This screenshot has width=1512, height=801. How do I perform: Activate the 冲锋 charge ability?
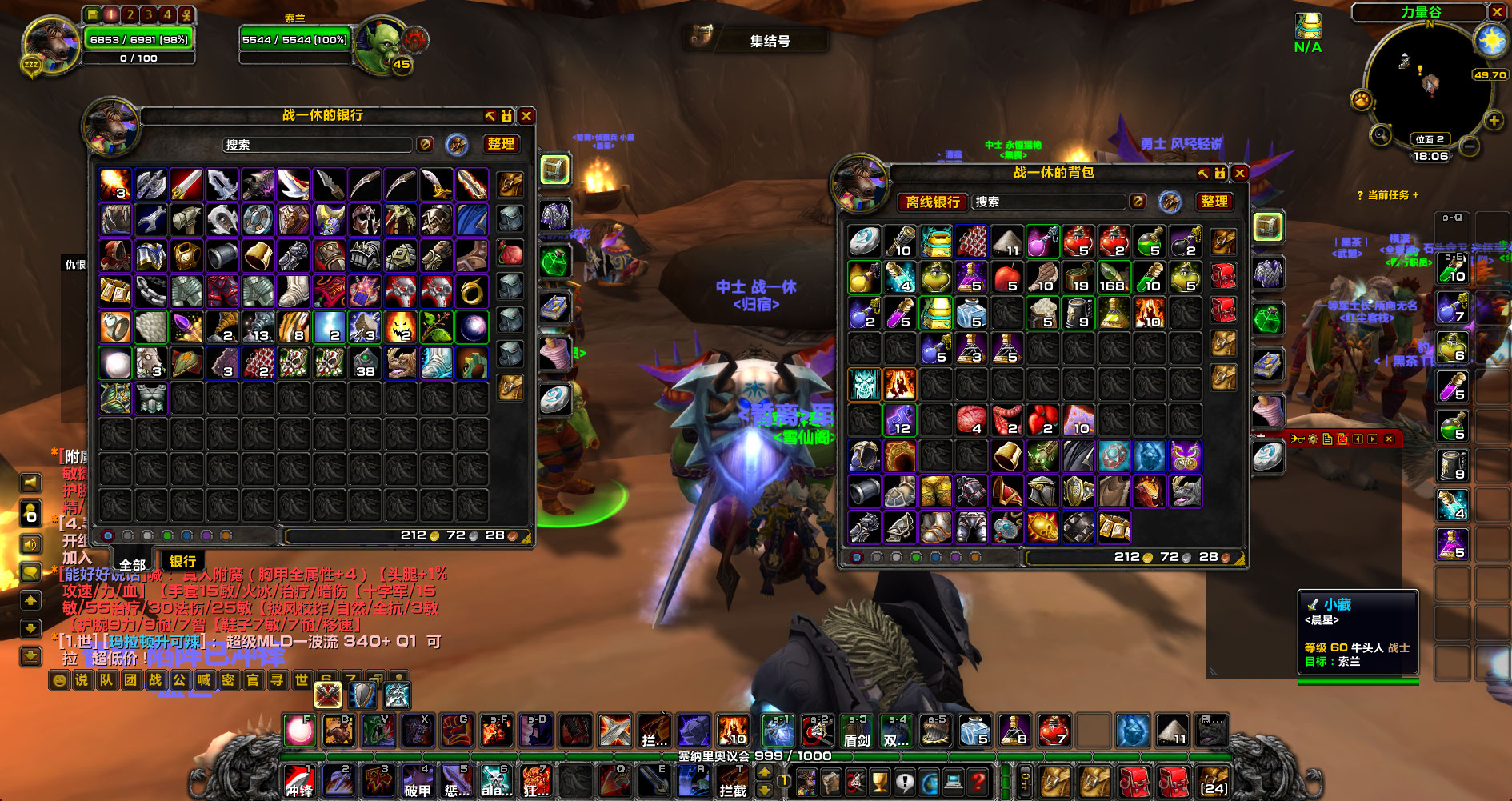point(300,781)
